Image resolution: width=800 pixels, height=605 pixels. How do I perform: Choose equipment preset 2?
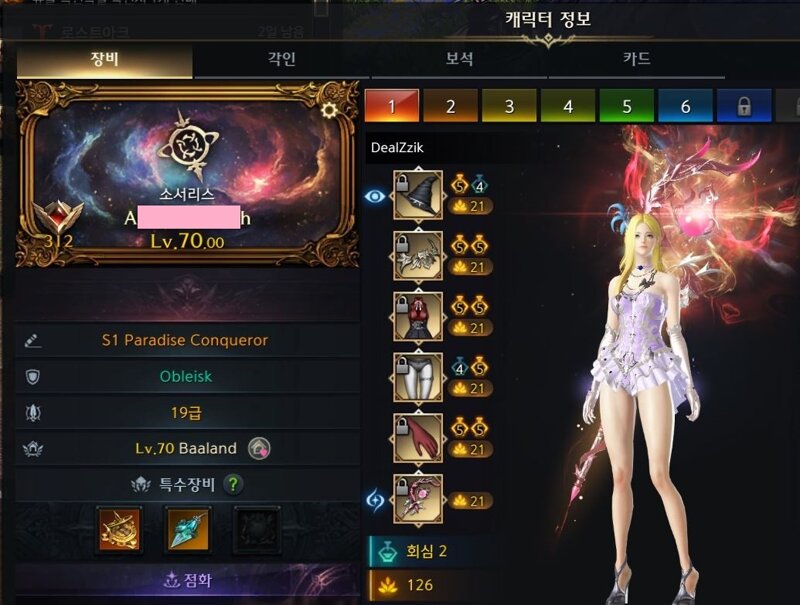[449, 106]
